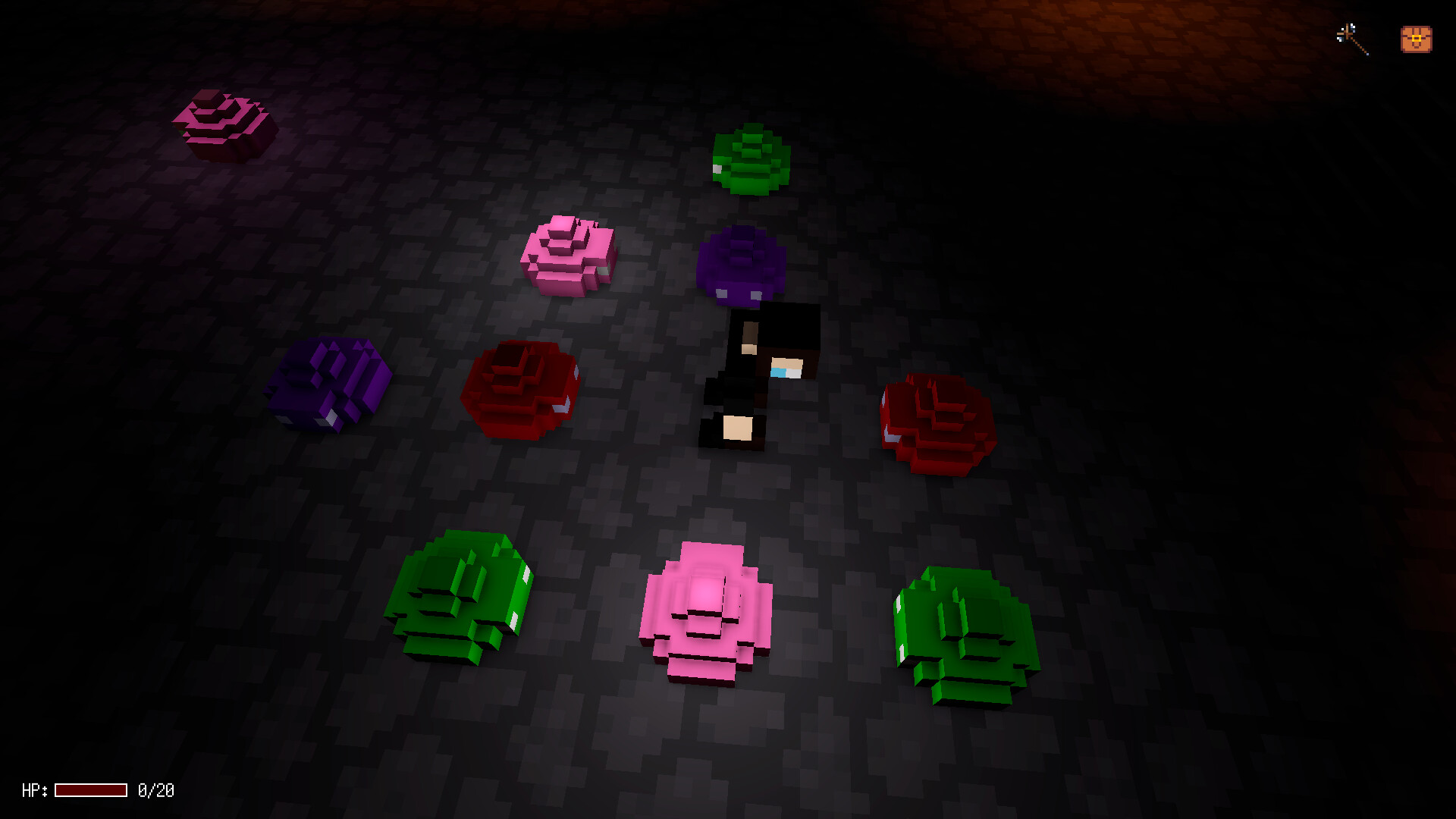Image resolution: width=1456 pixels, height=819 pixels.
Task: Click the purple slime on the left side
Action: pyautogui.click(x=330, y=383)
